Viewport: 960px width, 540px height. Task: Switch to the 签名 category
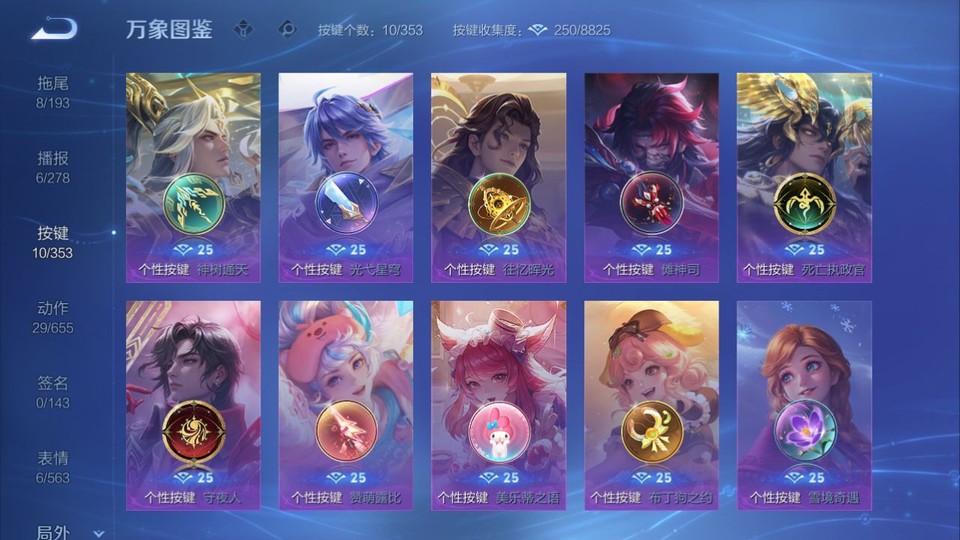(x=53, y=392)
